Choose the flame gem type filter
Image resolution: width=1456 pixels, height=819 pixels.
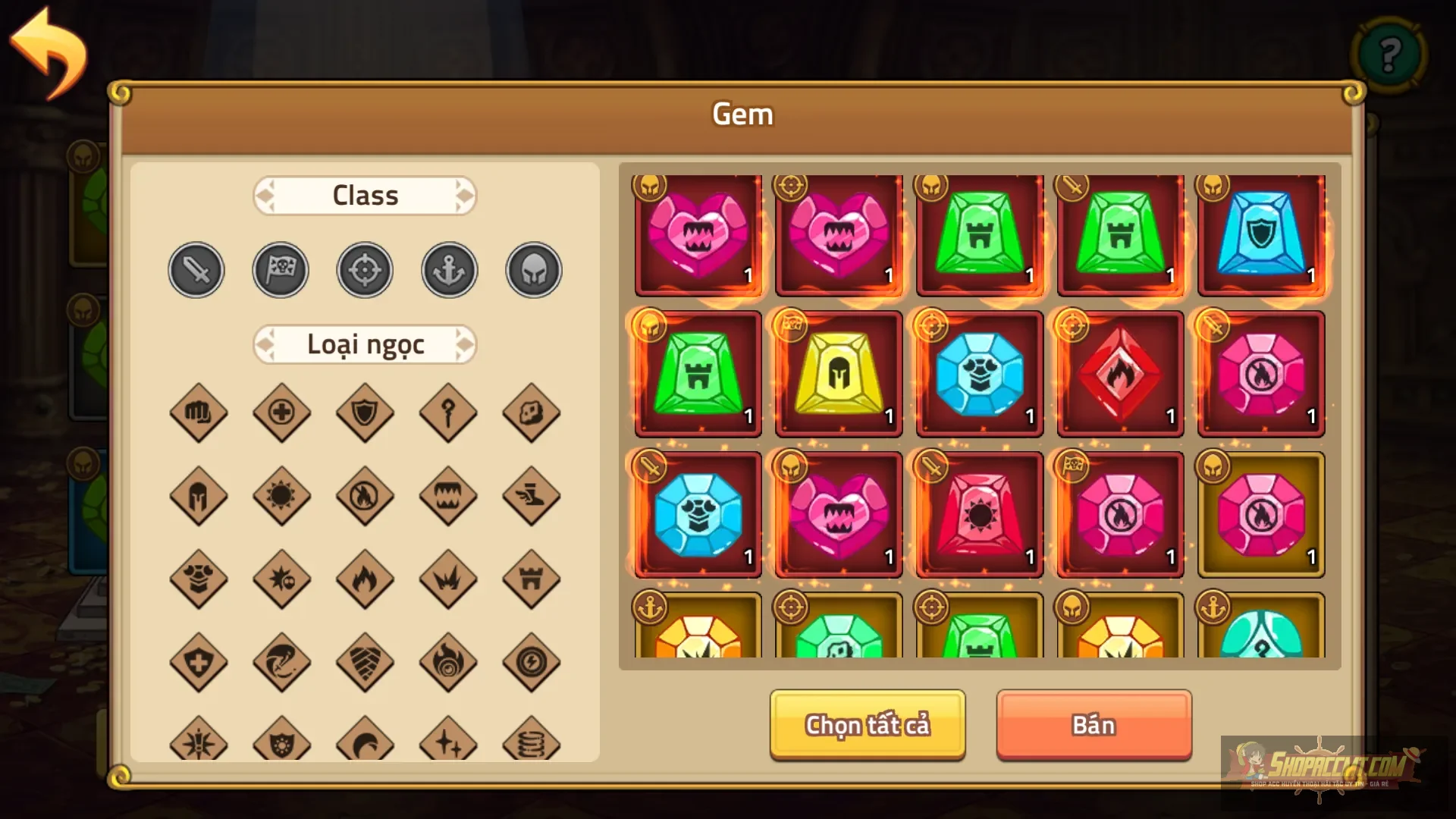[x=365, y=580]
